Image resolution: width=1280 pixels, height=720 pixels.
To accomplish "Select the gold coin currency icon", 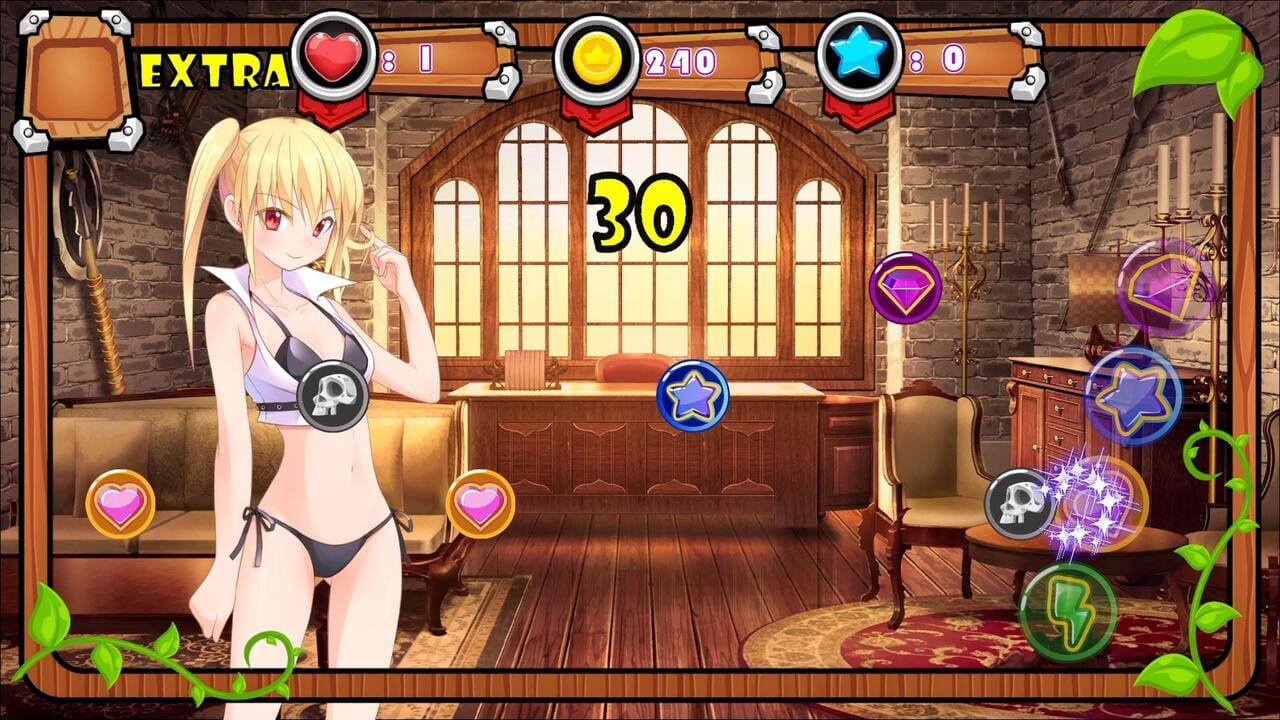I will [x=600, y=56].
